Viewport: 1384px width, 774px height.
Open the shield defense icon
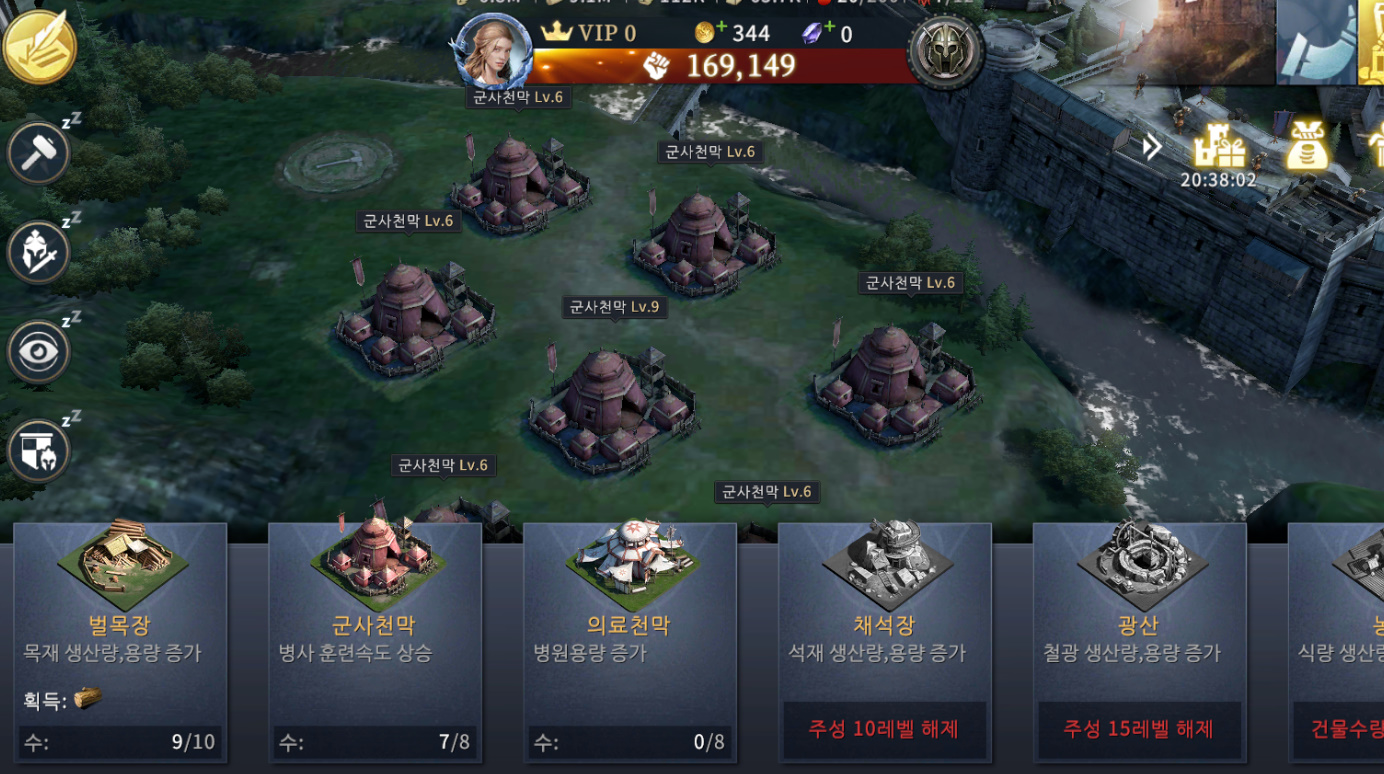coord(39,450)
